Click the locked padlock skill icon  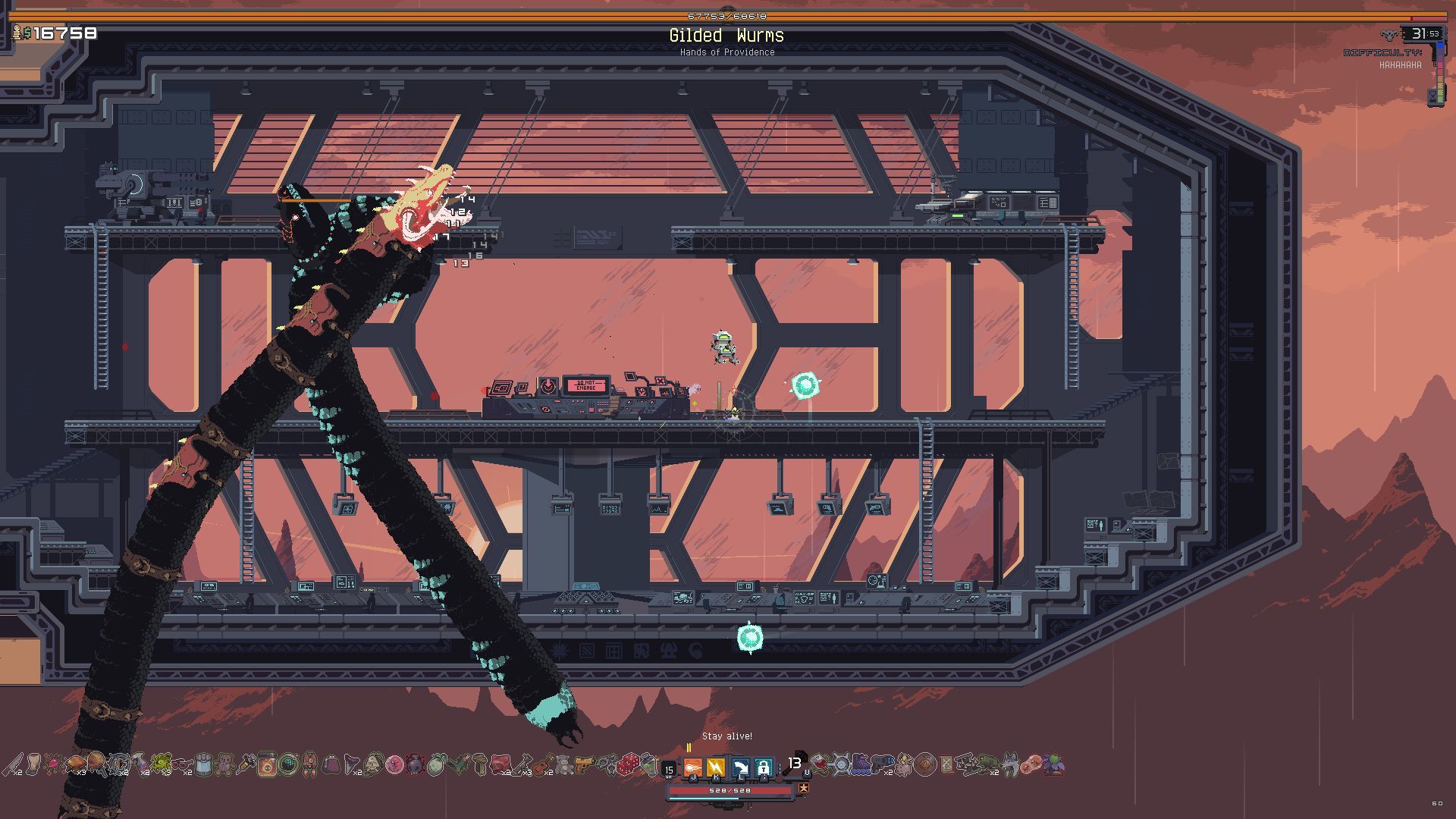(764, 767)
